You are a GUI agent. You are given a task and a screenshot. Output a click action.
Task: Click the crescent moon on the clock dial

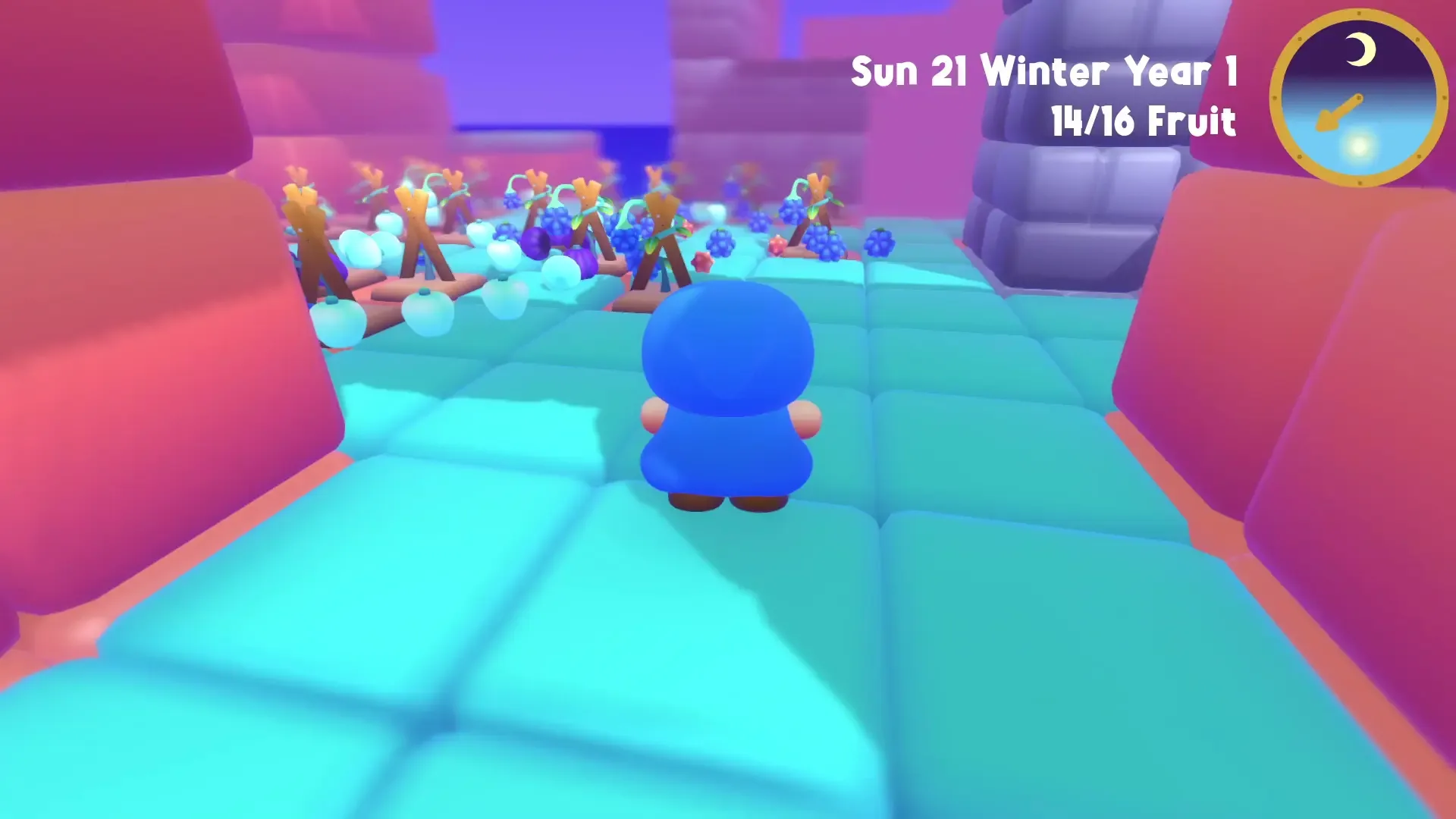(1360, 49)
